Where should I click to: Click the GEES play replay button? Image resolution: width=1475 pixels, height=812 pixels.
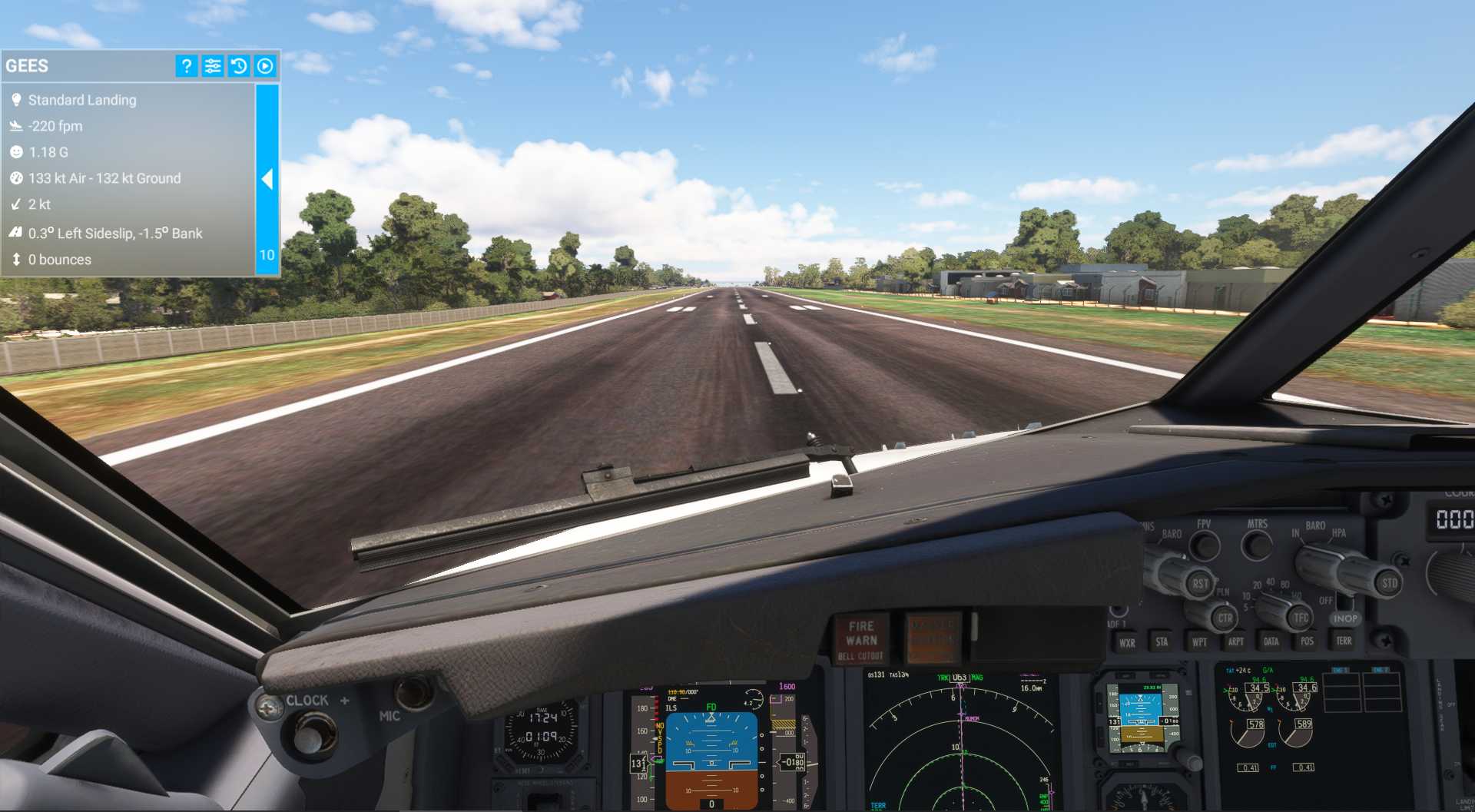coord(265,66)
